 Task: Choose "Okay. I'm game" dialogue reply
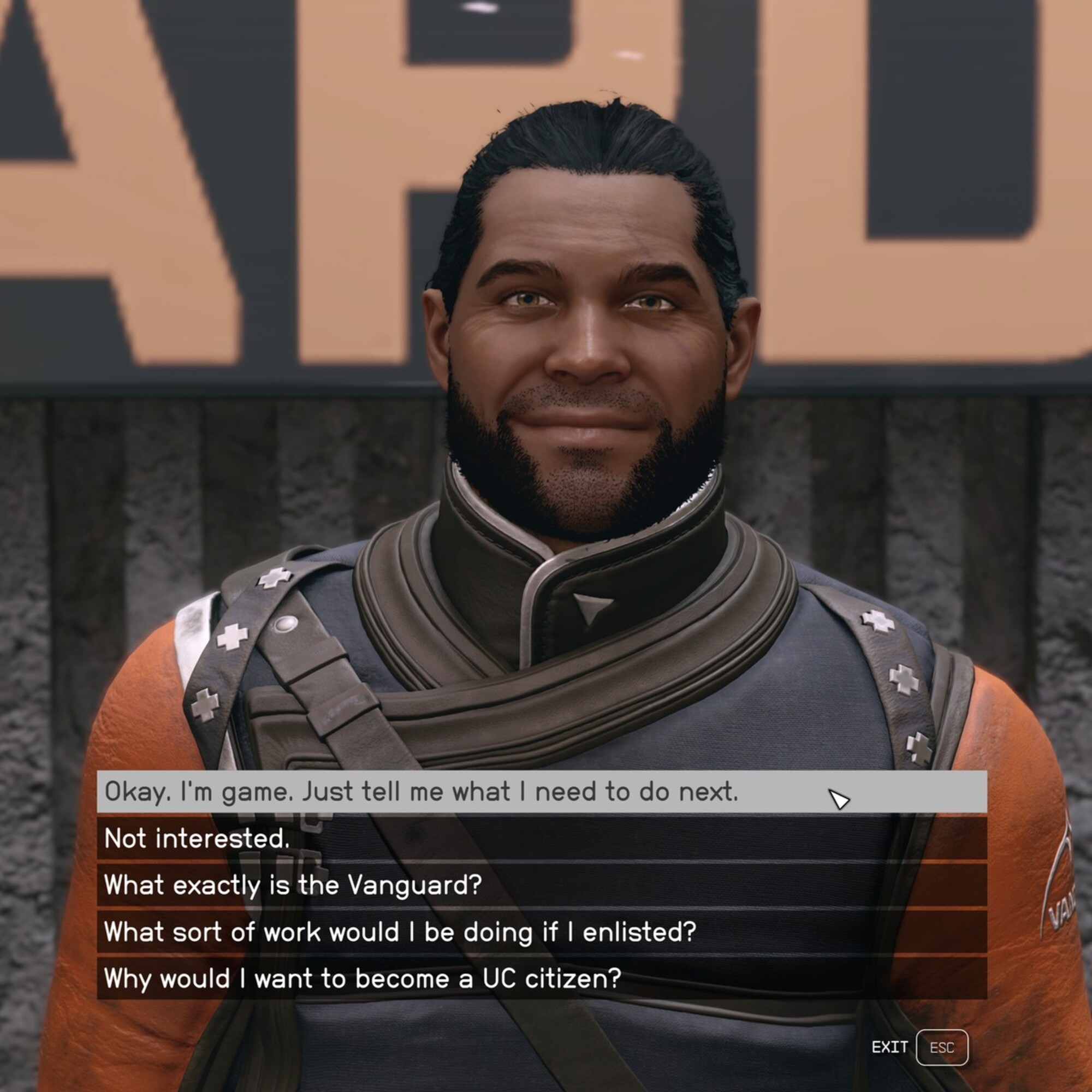click(x=421, y=791)
